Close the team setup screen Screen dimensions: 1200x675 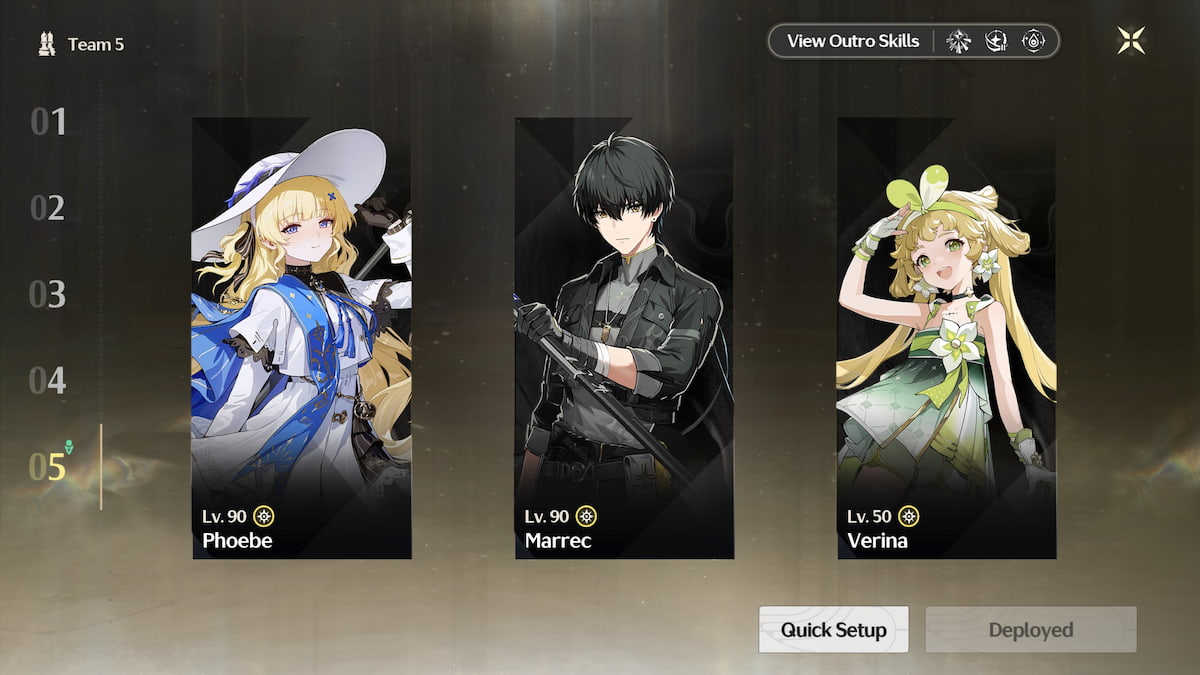[x=1131, y=41]
